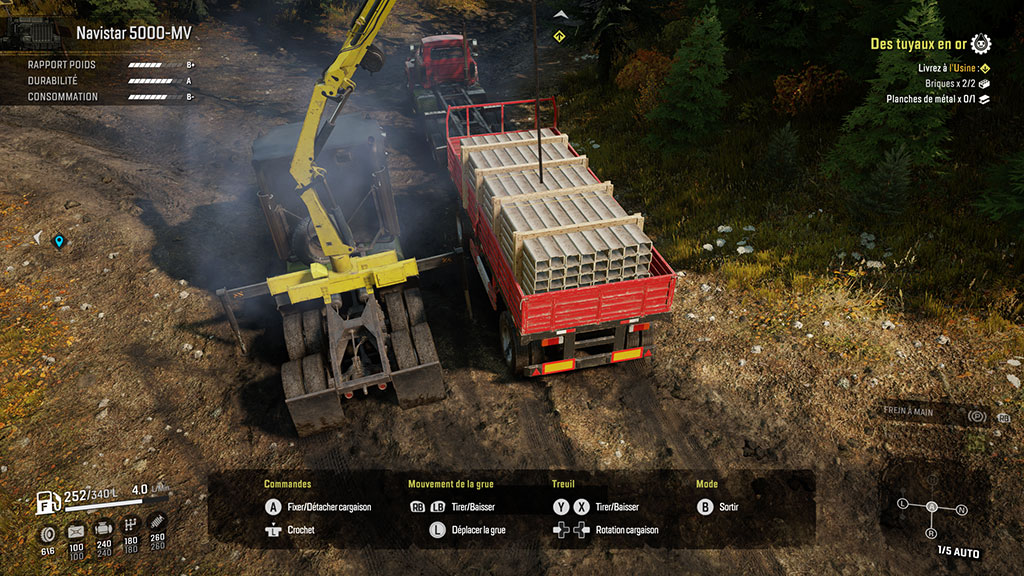Viewport: 1024px width, 576px height.
Task: Select the 'Crochet' command
Action: point(301,530)
